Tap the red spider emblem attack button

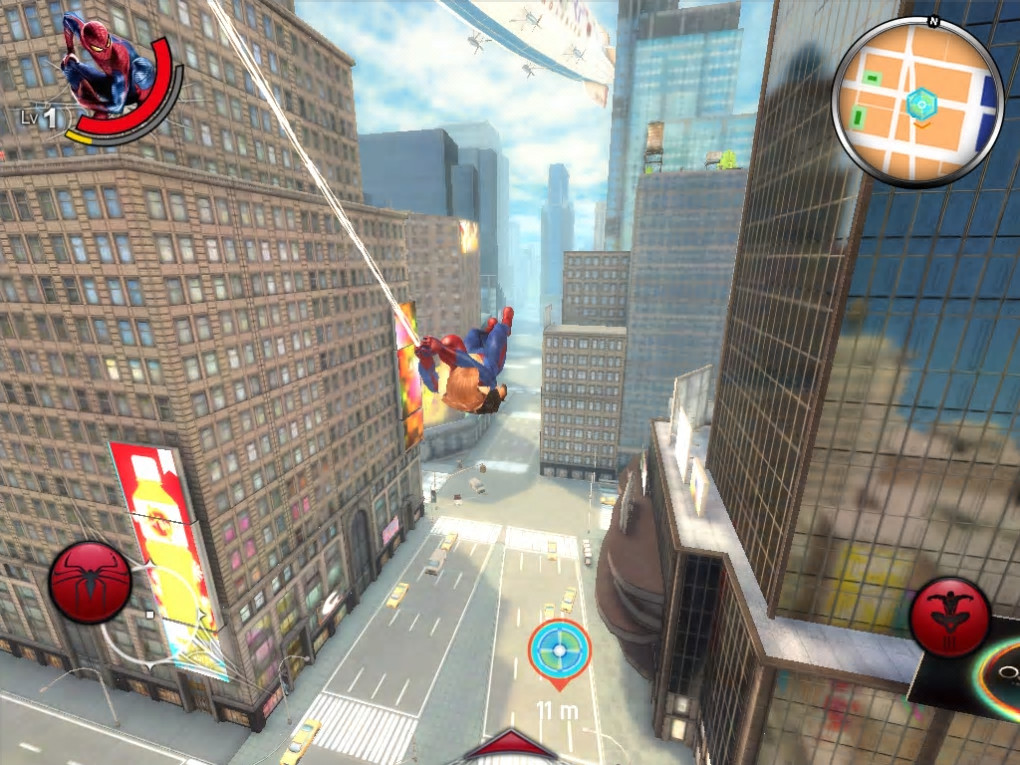click(x=90, y=582)
